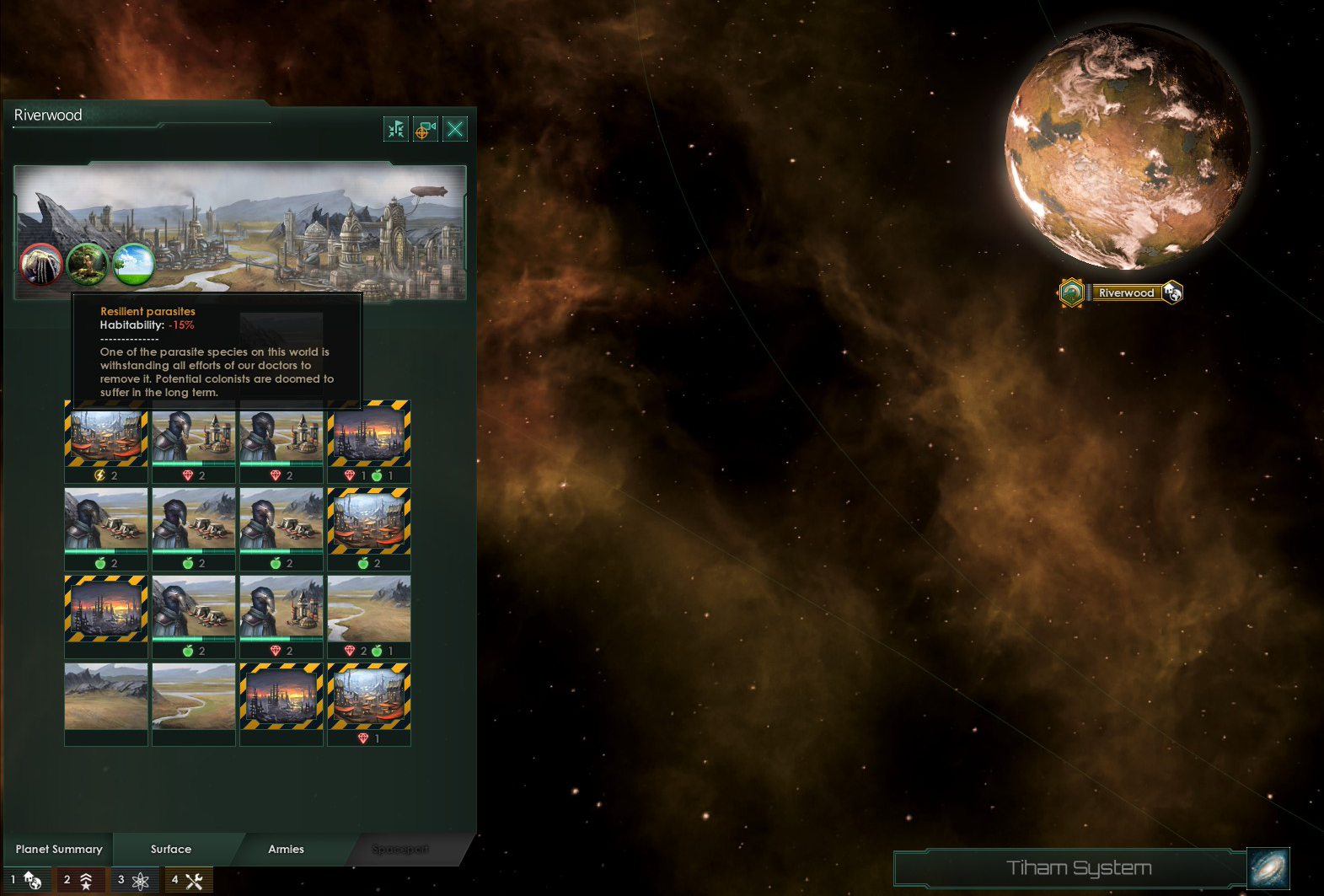Show the Armies tab
Image resolution: width=1324 pixels, height=896 pixels.
[x=286, y=849]
